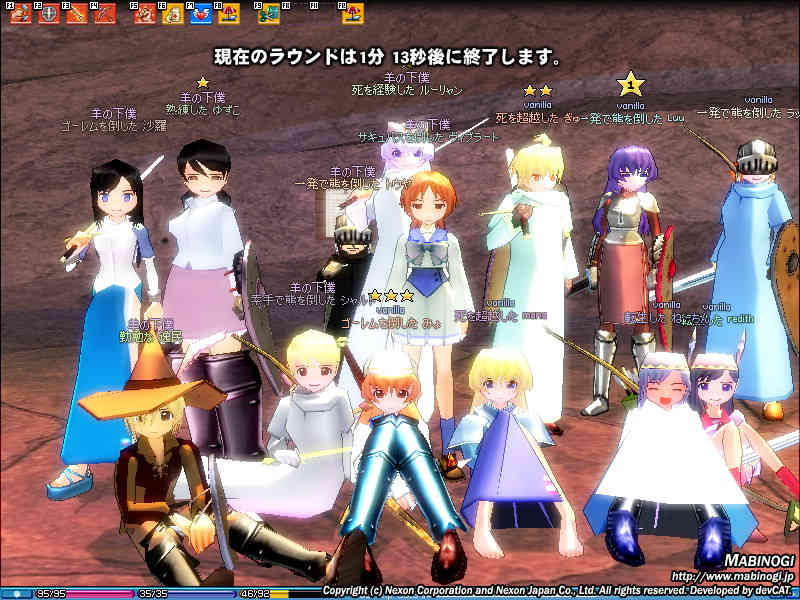Choose the umbrella rest icon in F12

click(353, 15)
